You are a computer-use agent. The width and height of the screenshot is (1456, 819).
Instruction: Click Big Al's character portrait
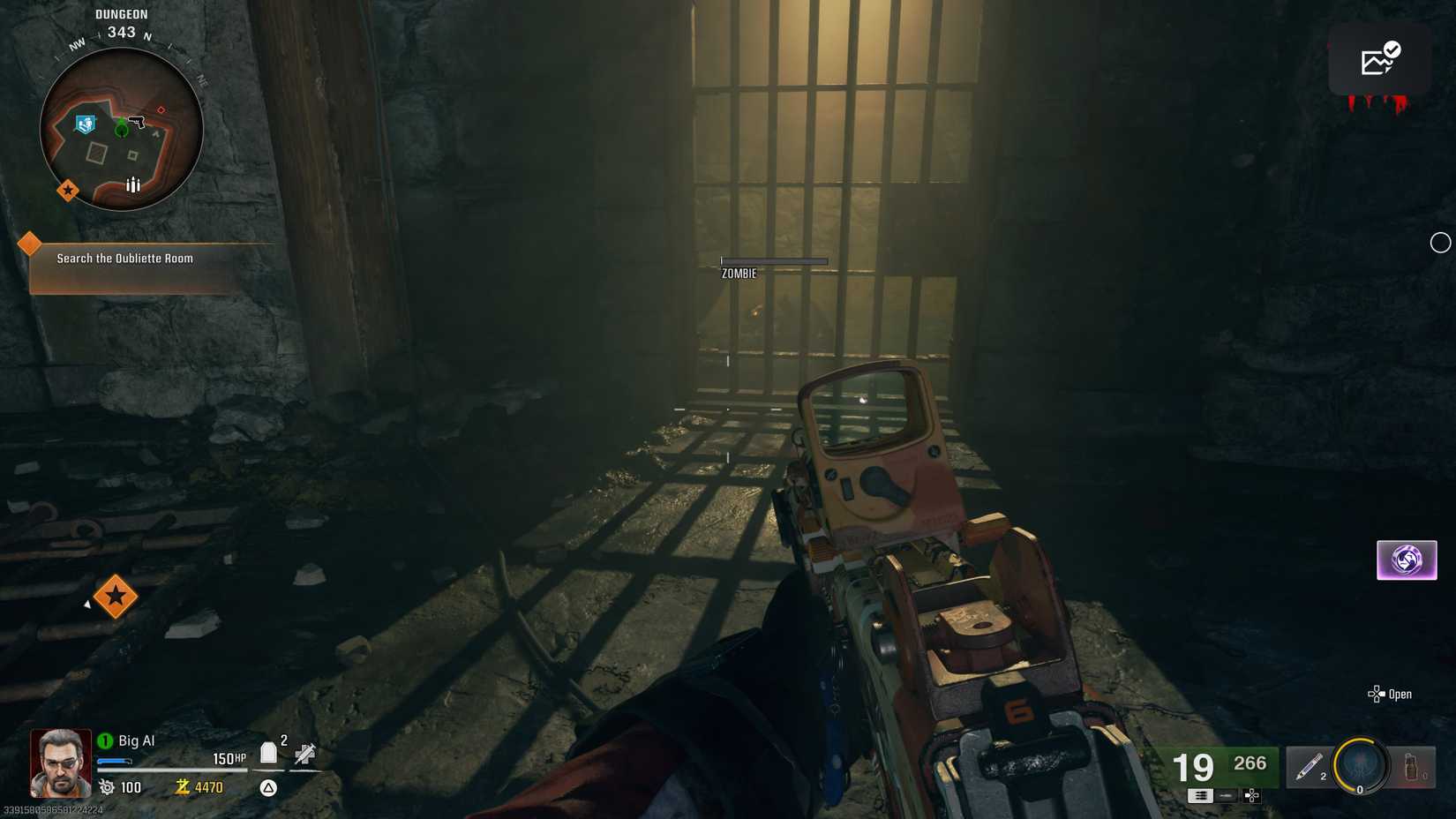(60, 761)
